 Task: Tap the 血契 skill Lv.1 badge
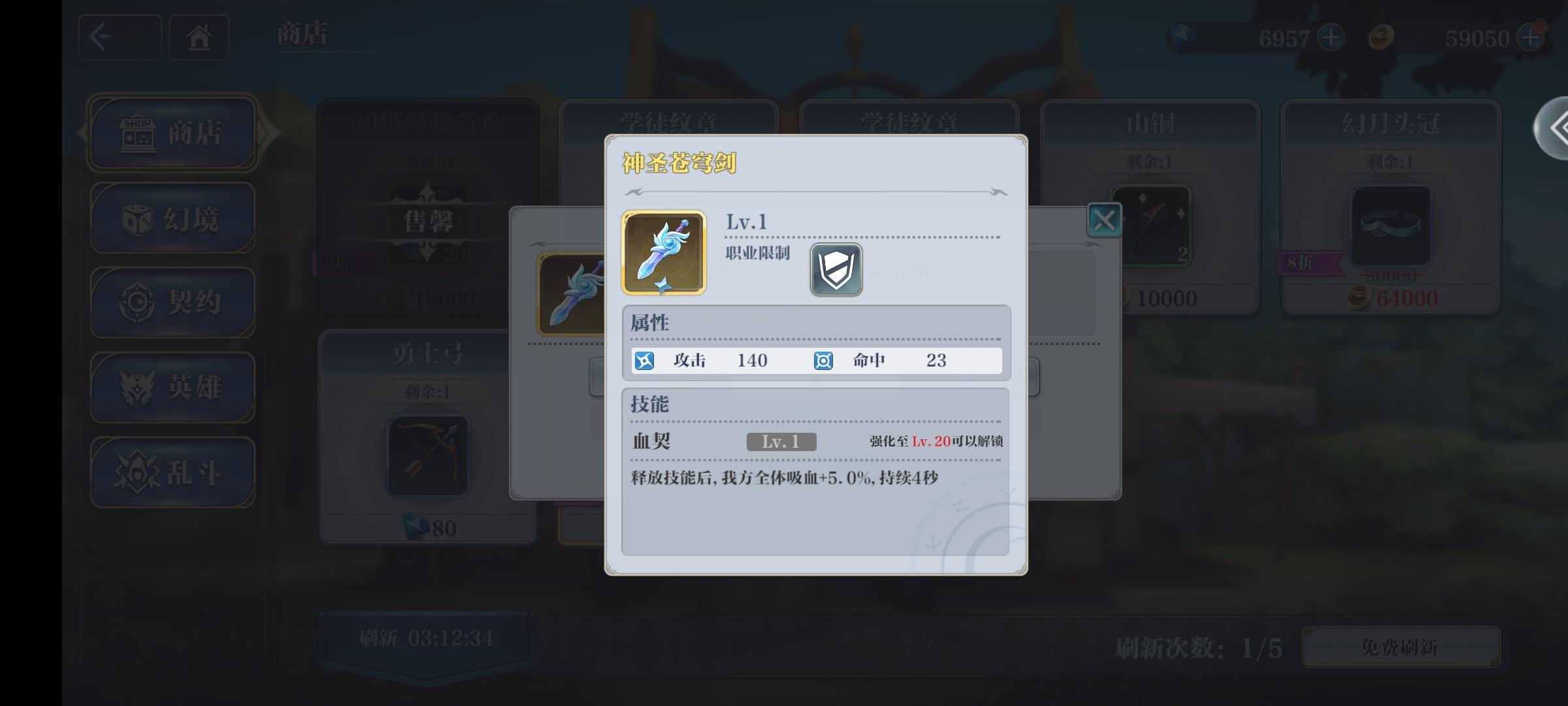click(x=781, y=443)
